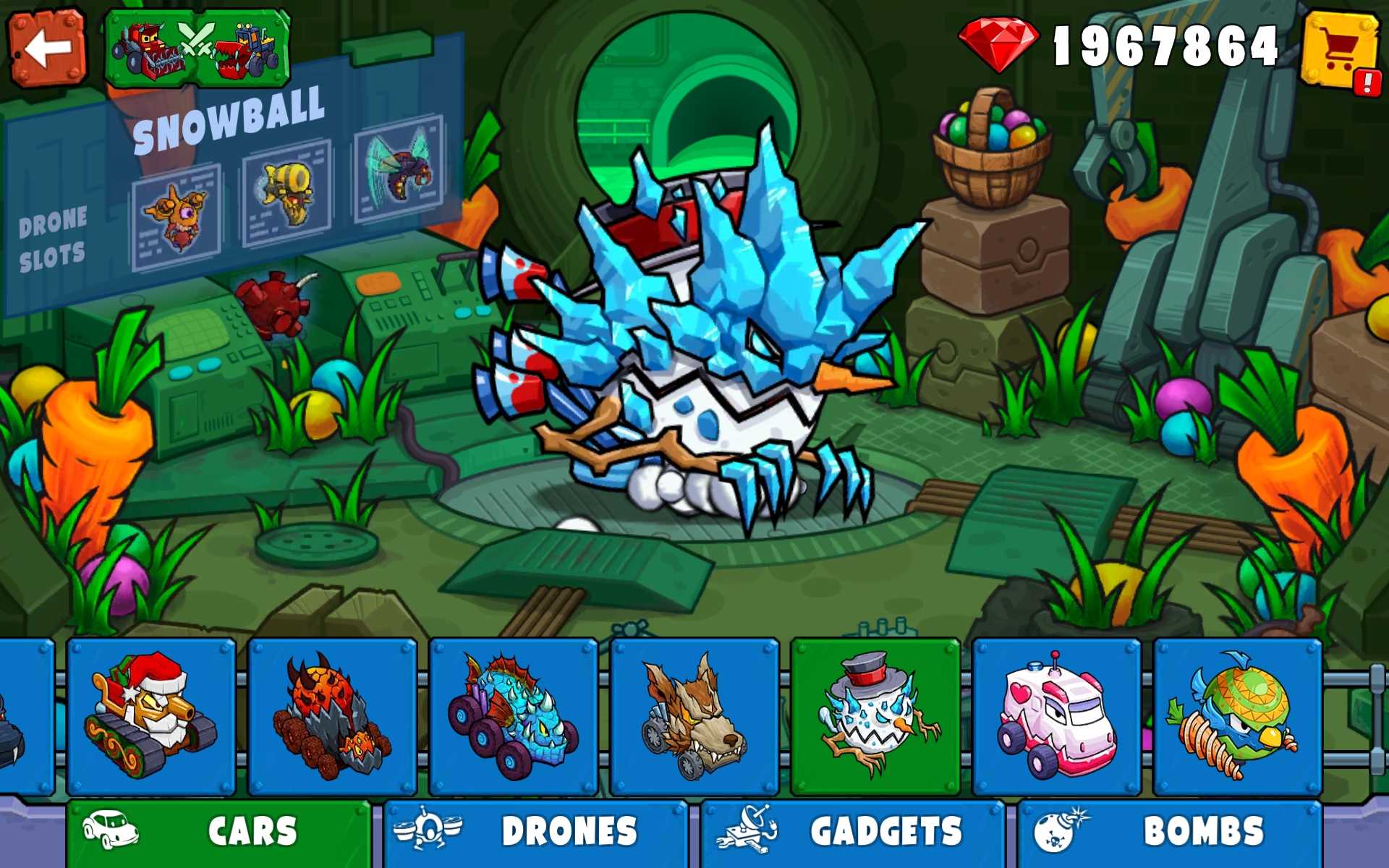The width and height of the screenshot is (1389, 868).
Task: Open the battle mode button with crossed swords
Action: coord(197,48)
